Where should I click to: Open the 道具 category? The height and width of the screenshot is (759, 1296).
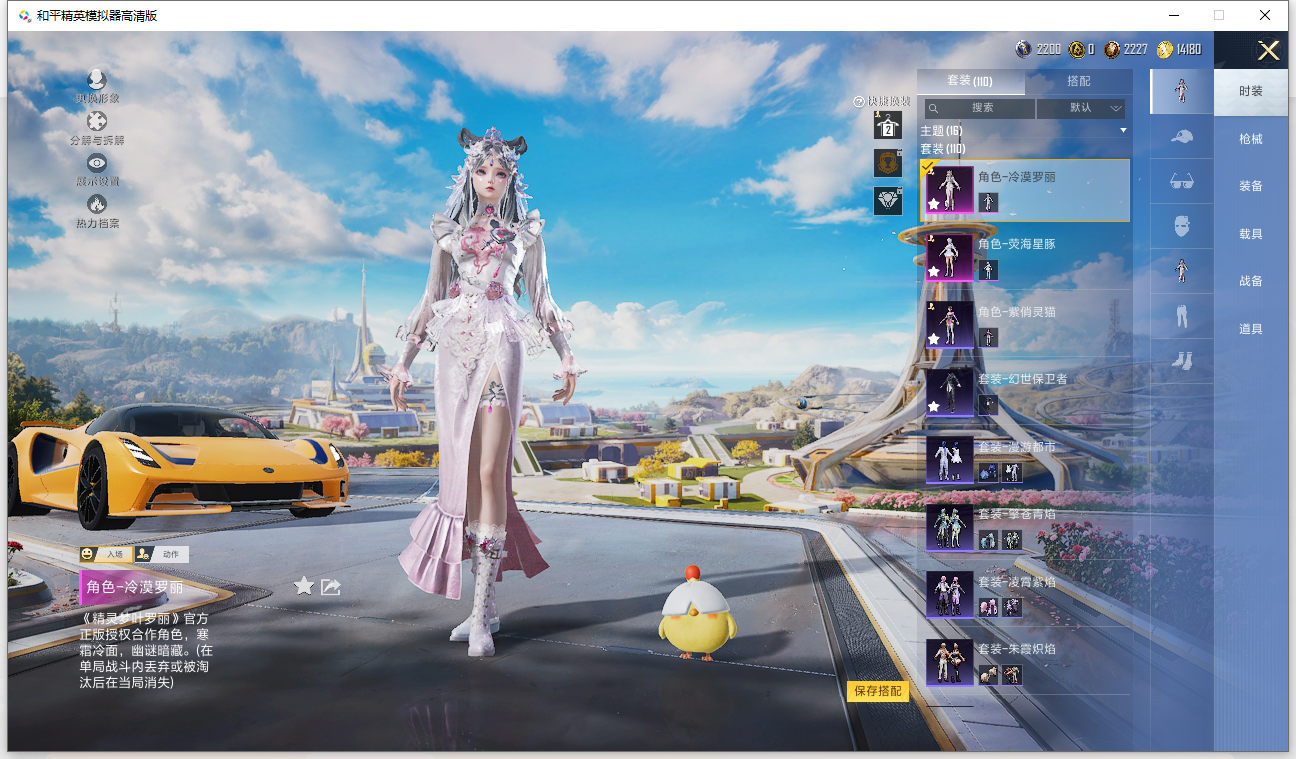coord(1250,329)
